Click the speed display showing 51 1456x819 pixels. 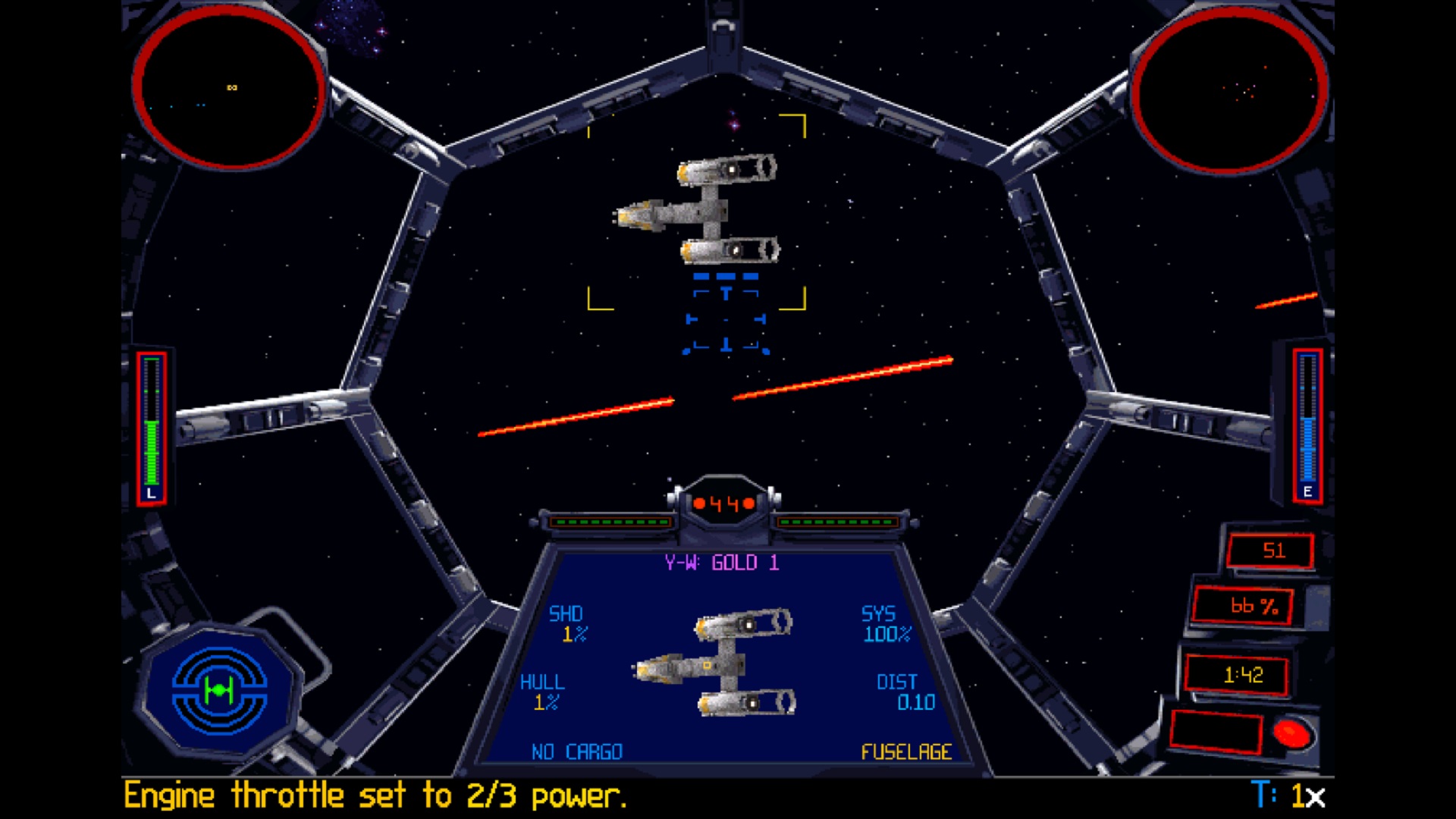1271,551
